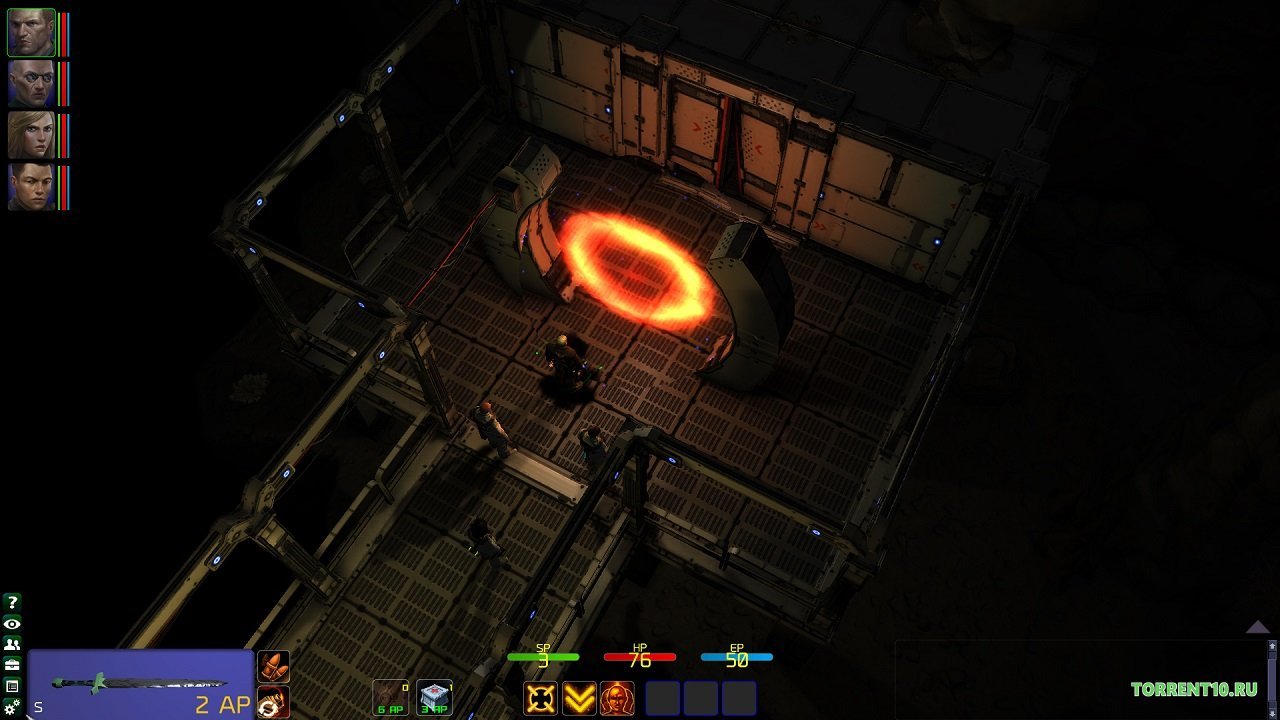Activate the crosshair target ability
The height and width of the screenshot is (720, 1280).
541,698
